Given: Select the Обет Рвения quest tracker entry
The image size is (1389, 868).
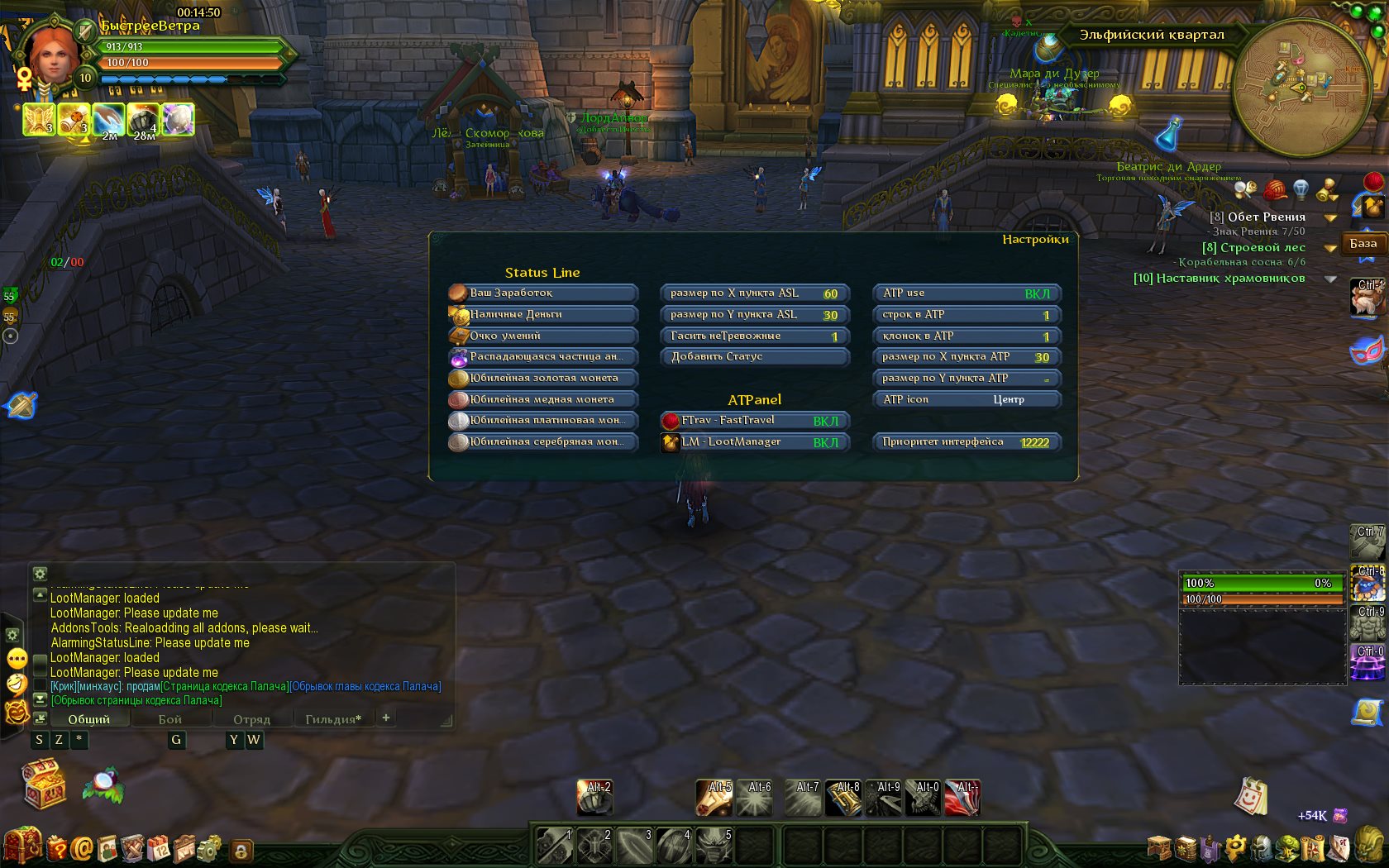Looking at the screenshot, I should pos(1266,217).
